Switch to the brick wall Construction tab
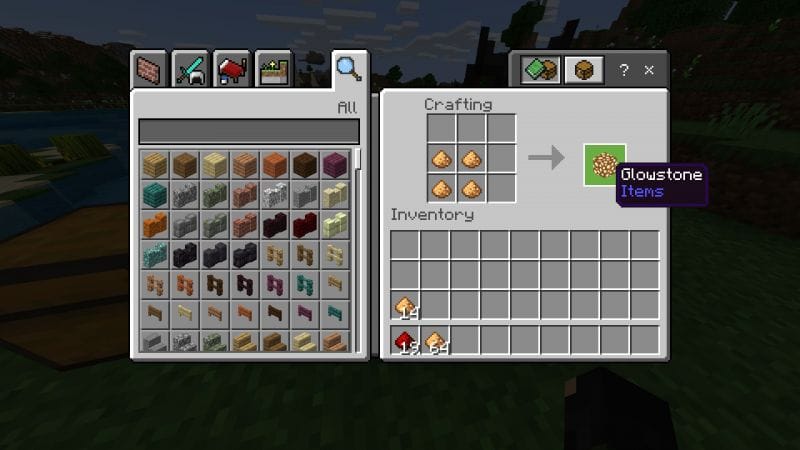 [148, 70]
